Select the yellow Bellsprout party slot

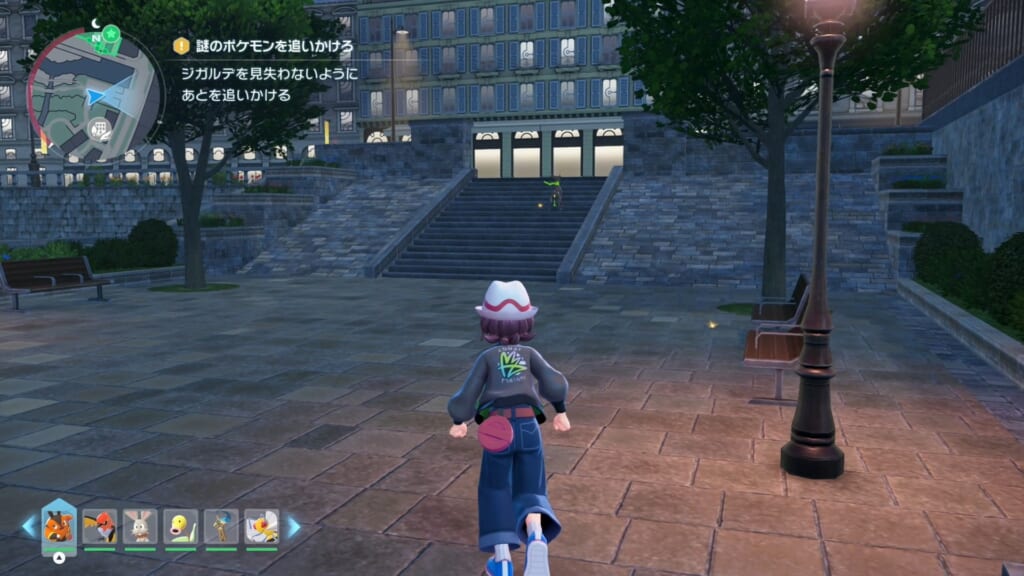(x=181, y=526)
